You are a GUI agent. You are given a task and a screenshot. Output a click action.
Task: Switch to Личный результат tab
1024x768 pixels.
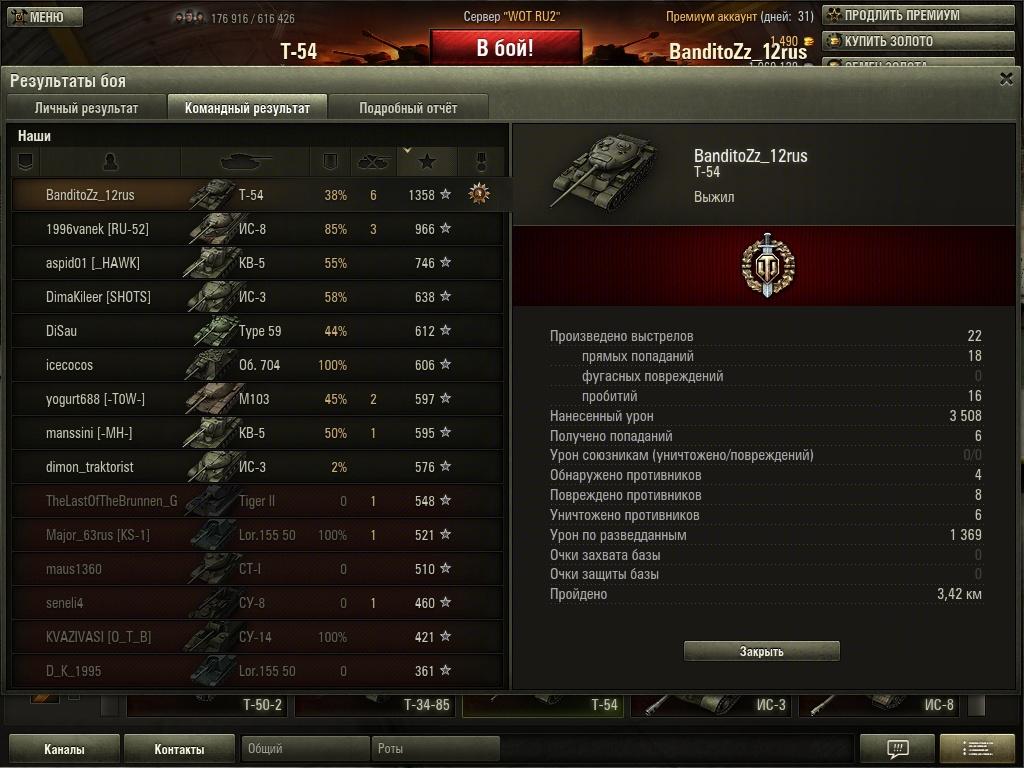(x=86, y=108)
